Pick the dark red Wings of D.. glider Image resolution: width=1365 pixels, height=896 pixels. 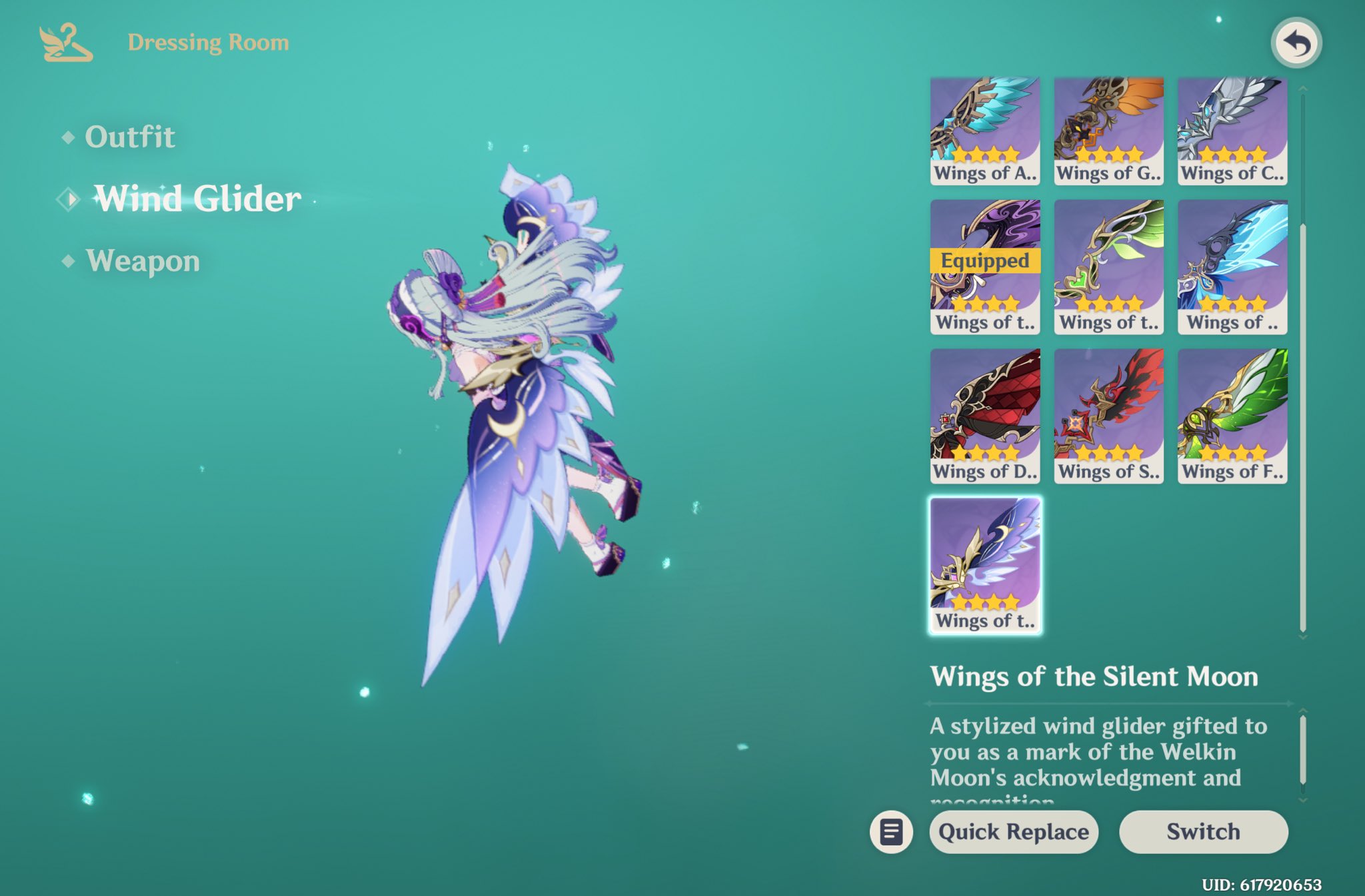click(985, 416)
